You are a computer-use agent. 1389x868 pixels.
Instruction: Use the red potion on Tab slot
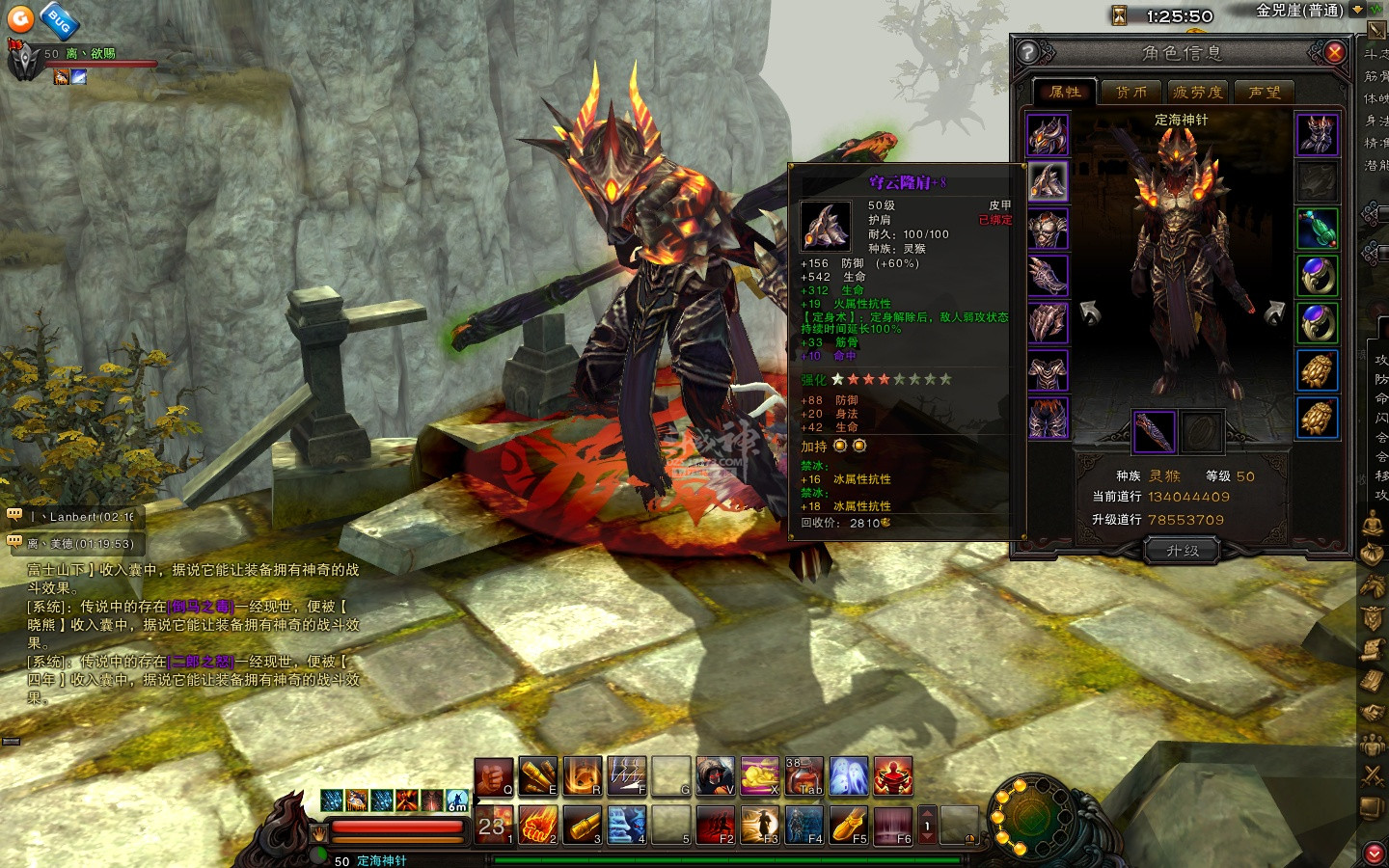point(803,776)
